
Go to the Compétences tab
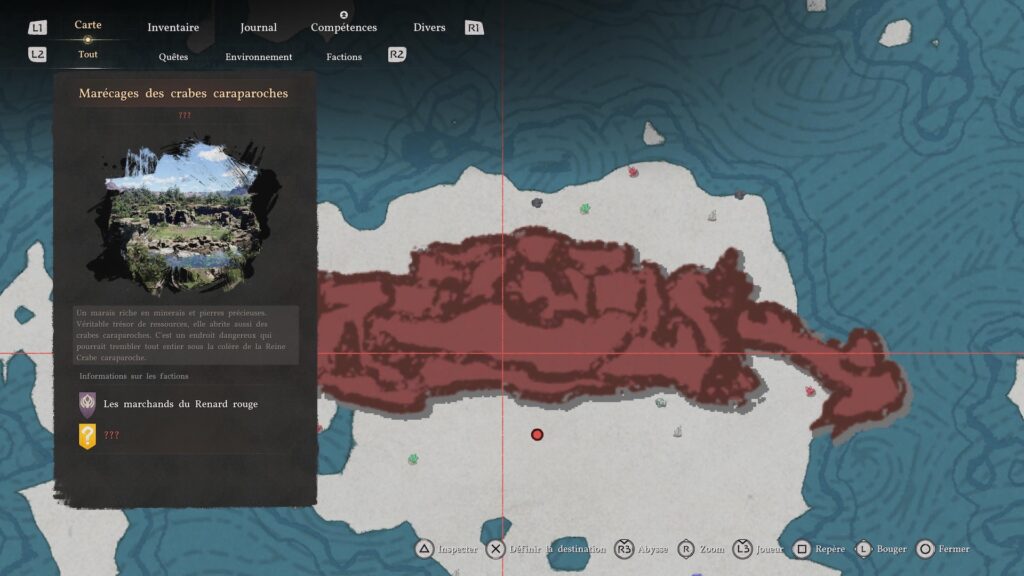(343, 27)
